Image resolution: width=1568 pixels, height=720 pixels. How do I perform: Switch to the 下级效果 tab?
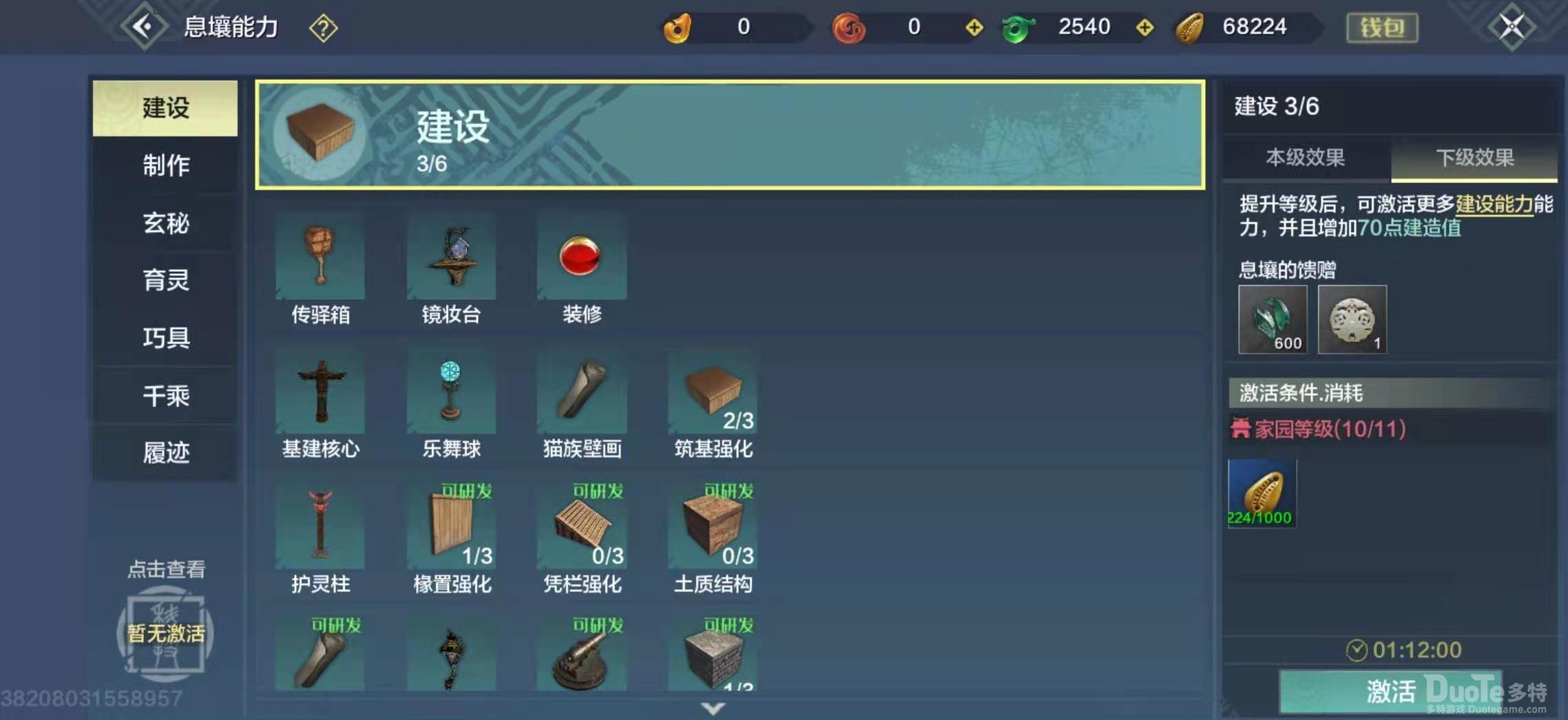[1474, 158]
